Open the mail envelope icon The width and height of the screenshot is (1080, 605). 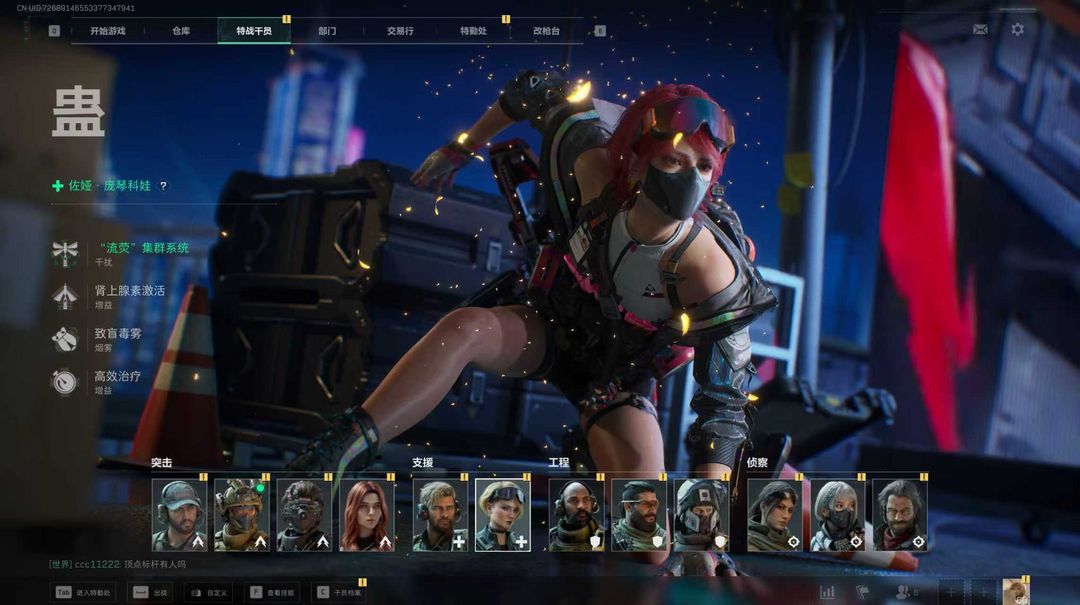tap(980, 29)
